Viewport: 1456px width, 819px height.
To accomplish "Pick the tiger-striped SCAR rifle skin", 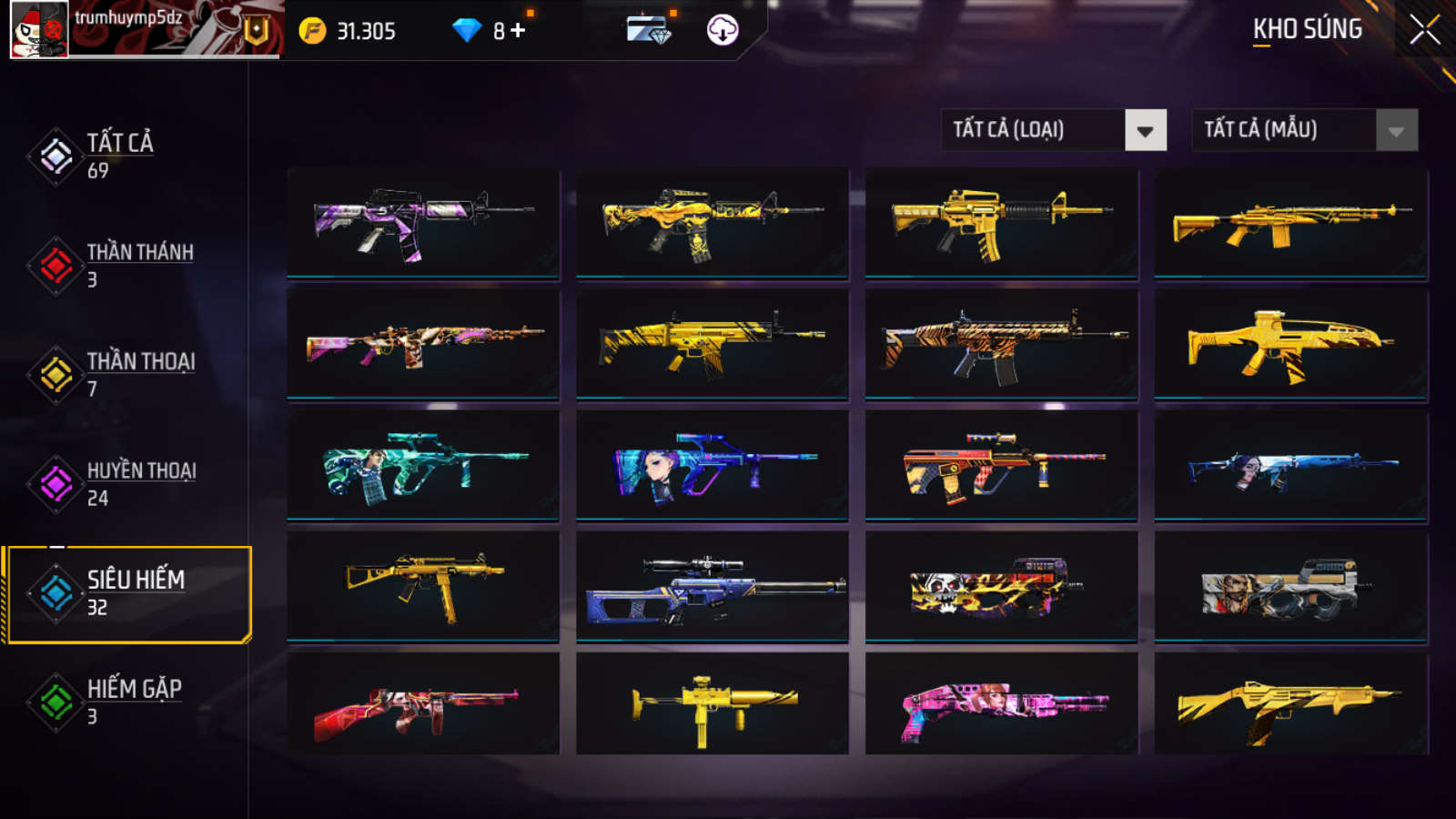I will (1001, 344).
